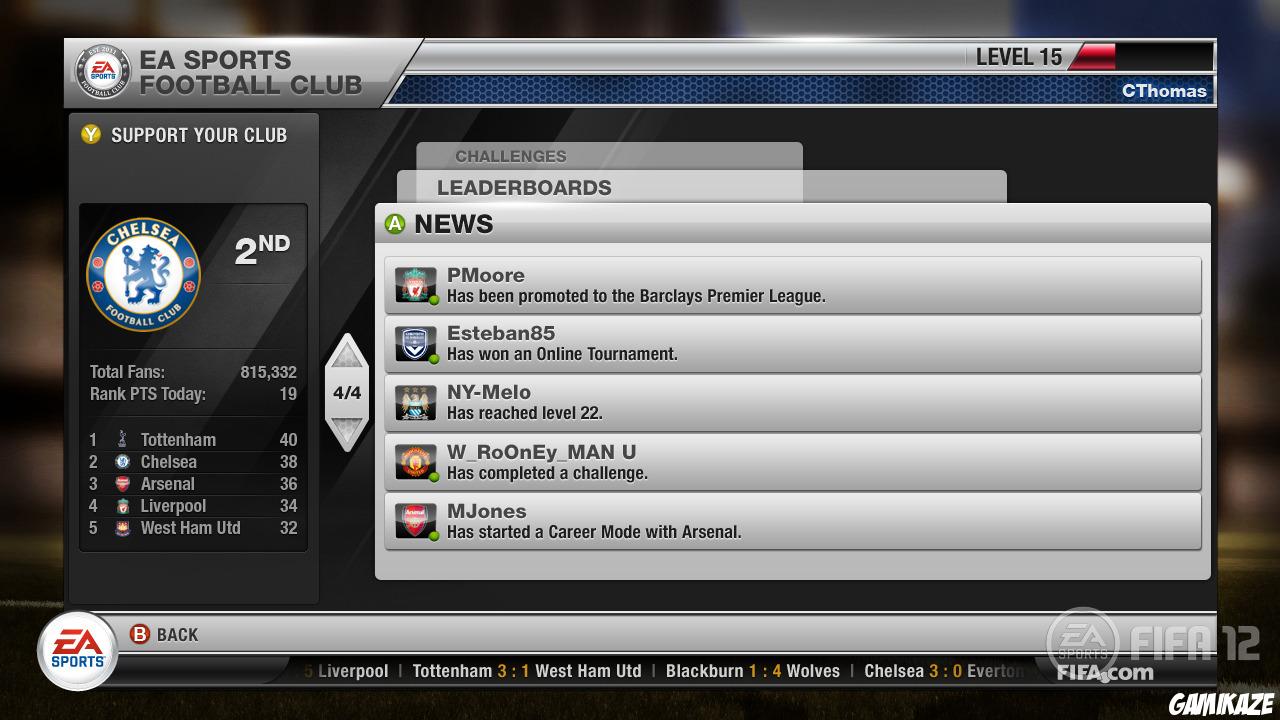1280x720 pixels.
Task: Click the Manchester United badge on W_RoOnEy_MAN U's update
Action: (417, 461)
